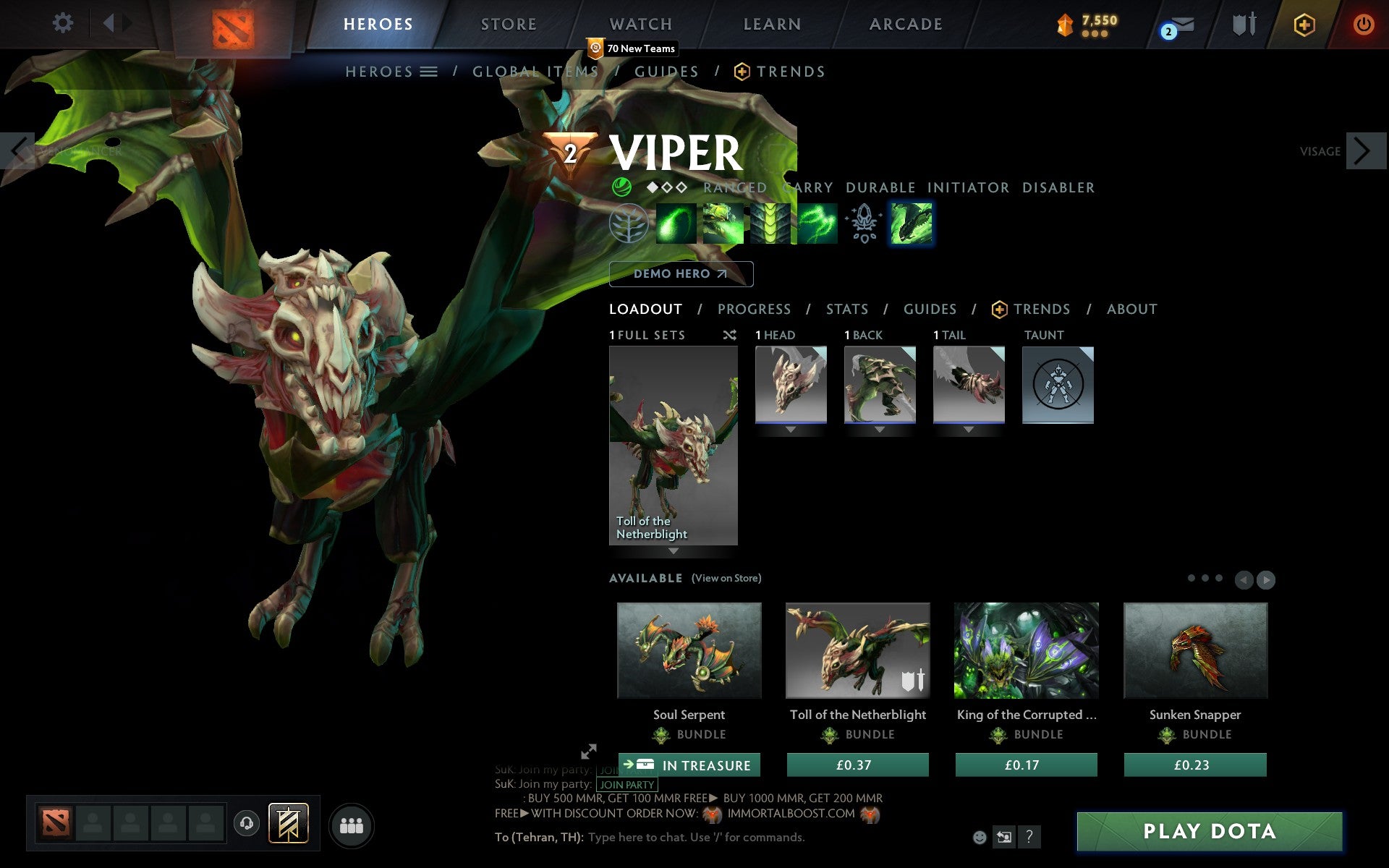Open Viper's talent tree icon
Screen dimensions: 1389x868
coord(629,224)
